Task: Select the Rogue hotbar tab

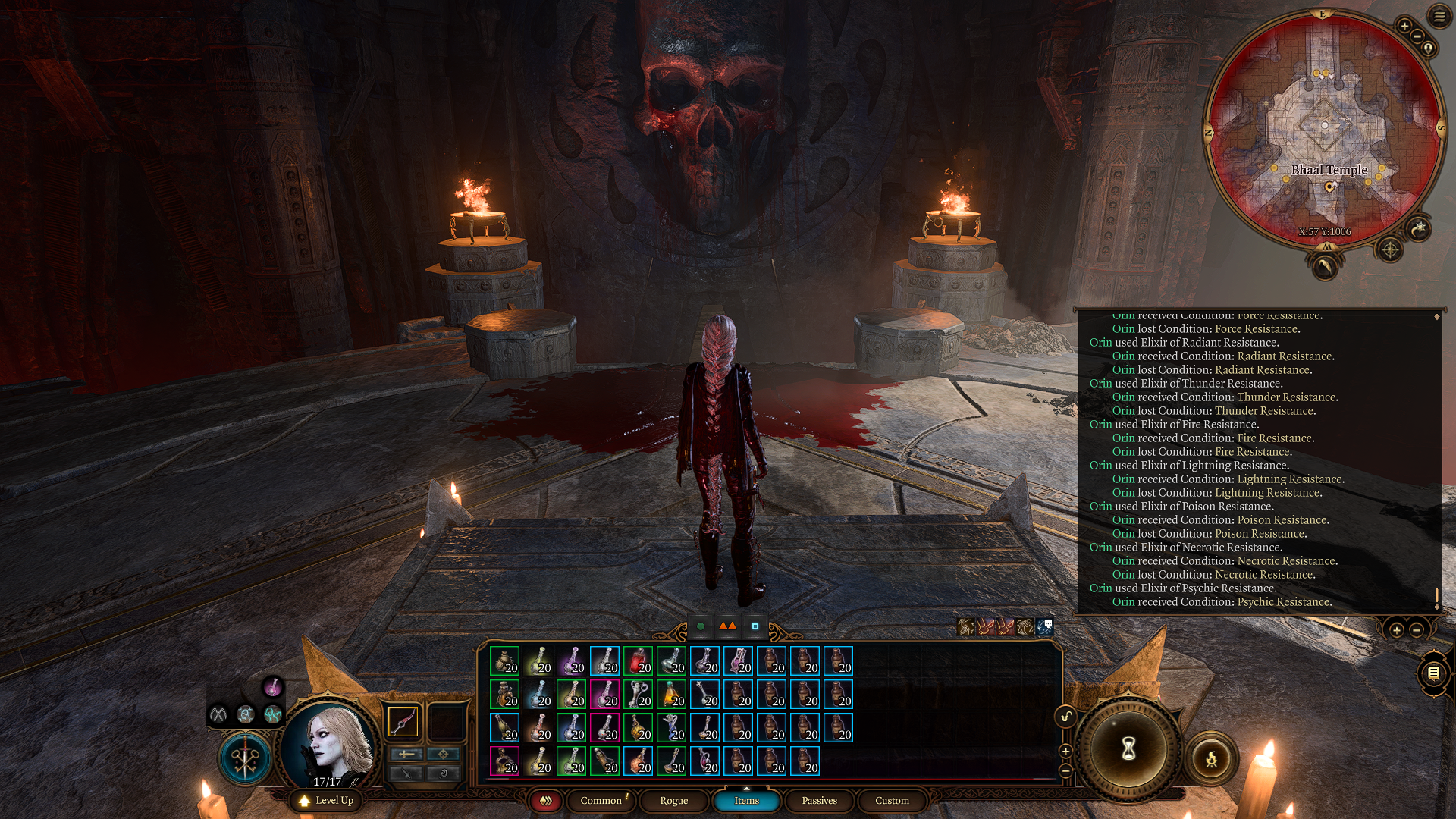Action: coord(673,801)
